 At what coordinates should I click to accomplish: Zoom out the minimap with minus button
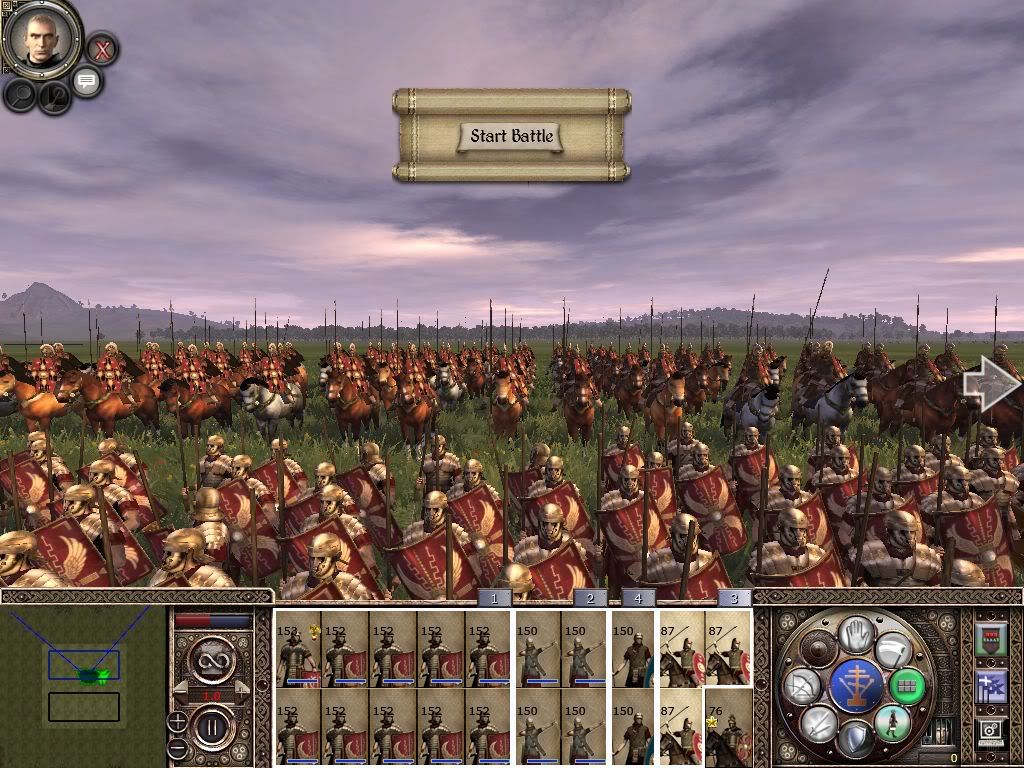tap(177, 747)
